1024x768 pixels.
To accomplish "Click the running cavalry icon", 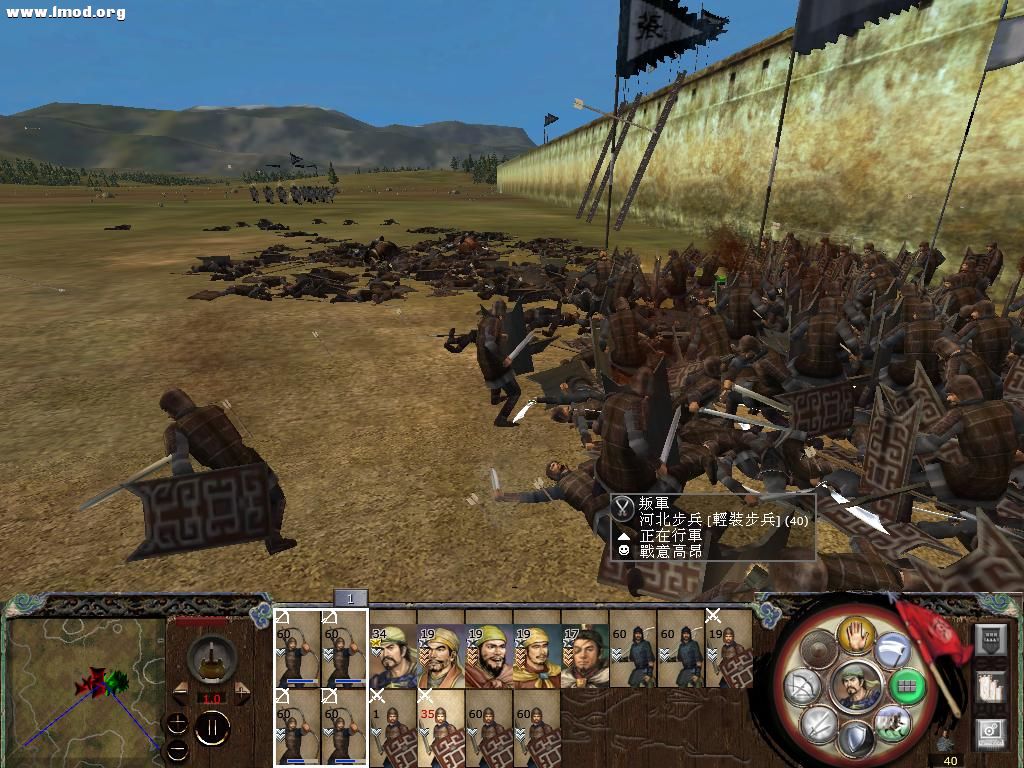I will tap(891, 721).
